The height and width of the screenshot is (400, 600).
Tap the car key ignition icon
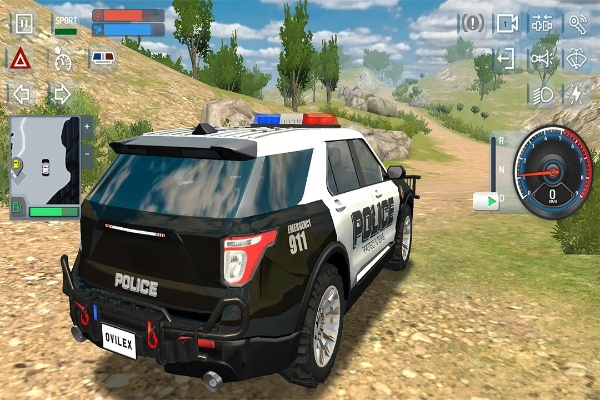(577, 23)
